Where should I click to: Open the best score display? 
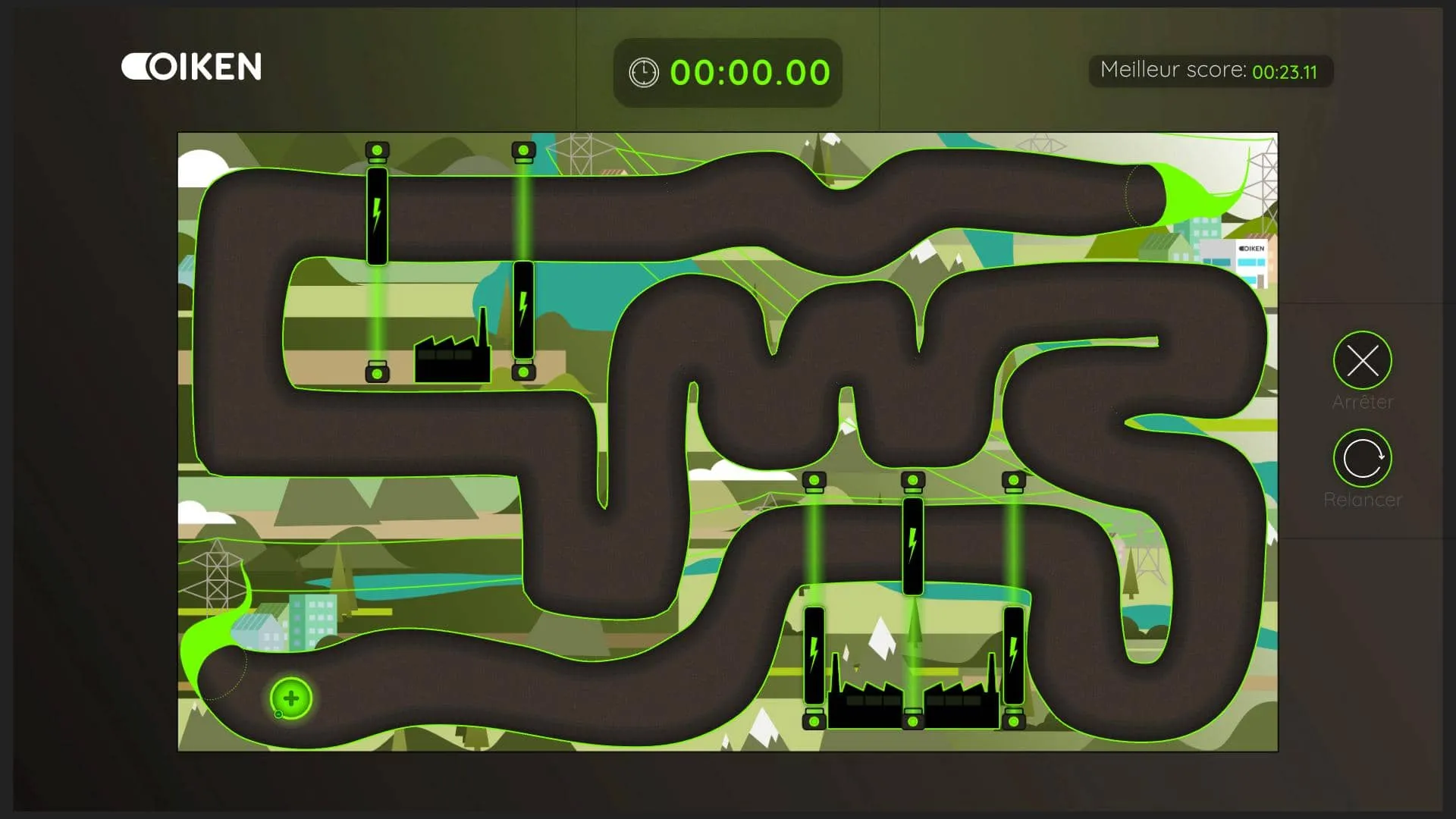1211,71
